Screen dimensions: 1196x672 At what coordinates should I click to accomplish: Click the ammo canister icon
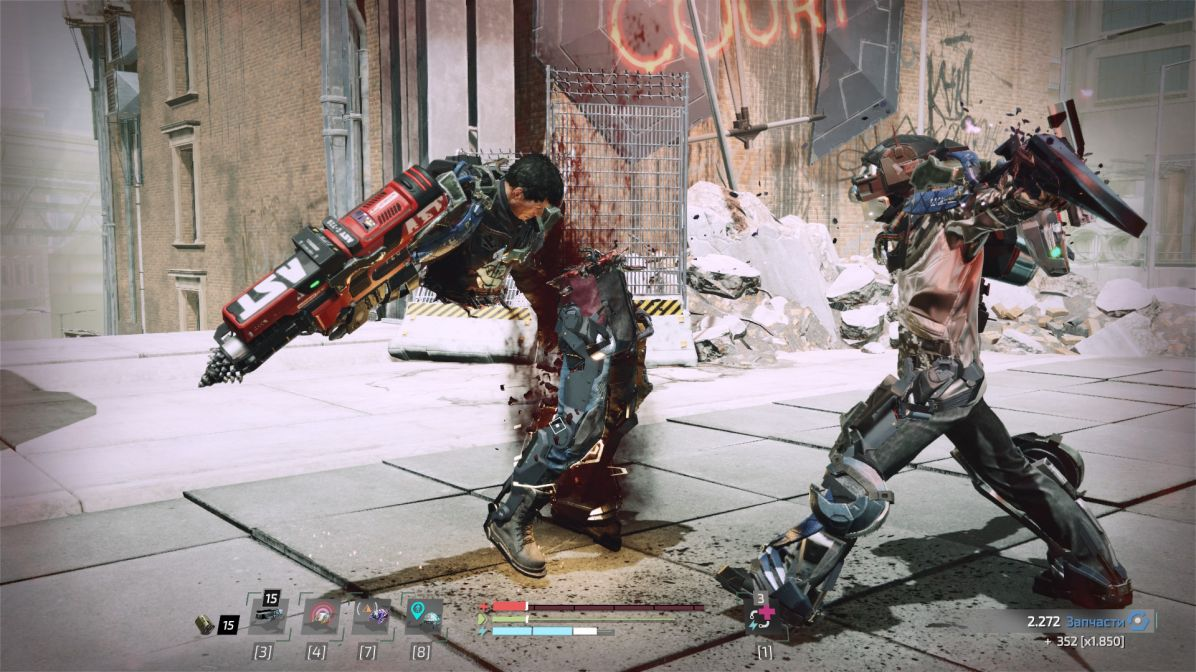(x=204, y=624)
